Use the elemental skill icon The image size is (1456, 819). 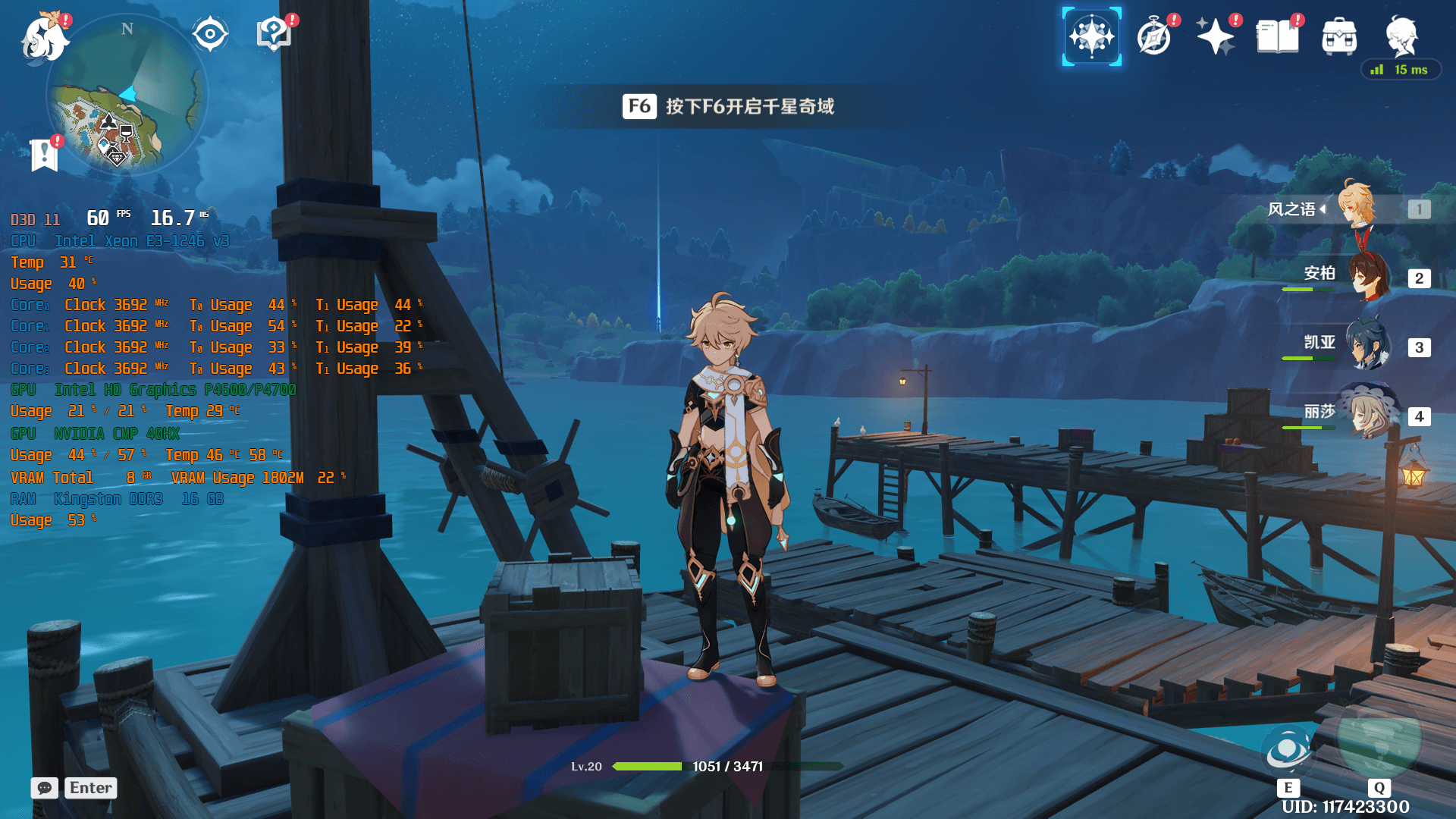click(x=1288, y=751)
